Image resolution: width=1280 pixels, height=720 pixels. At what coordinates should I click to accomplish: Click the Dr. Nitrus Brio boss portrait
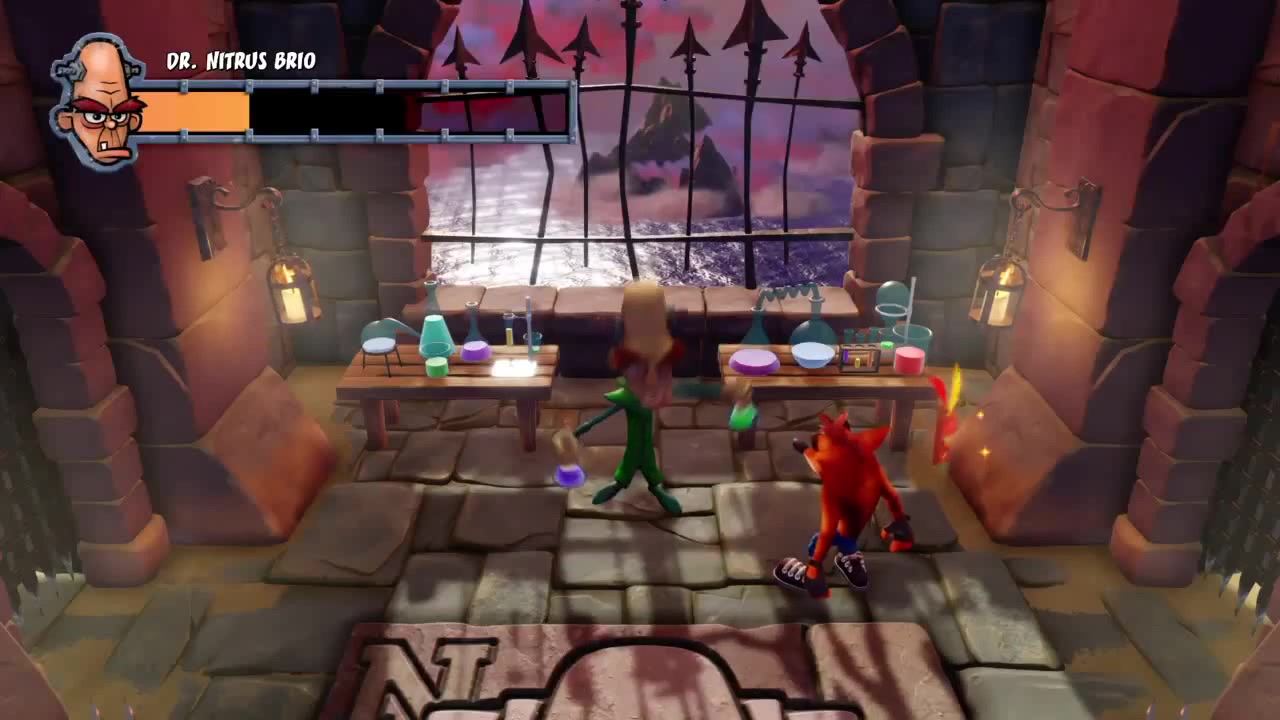[x=97, y=105]
